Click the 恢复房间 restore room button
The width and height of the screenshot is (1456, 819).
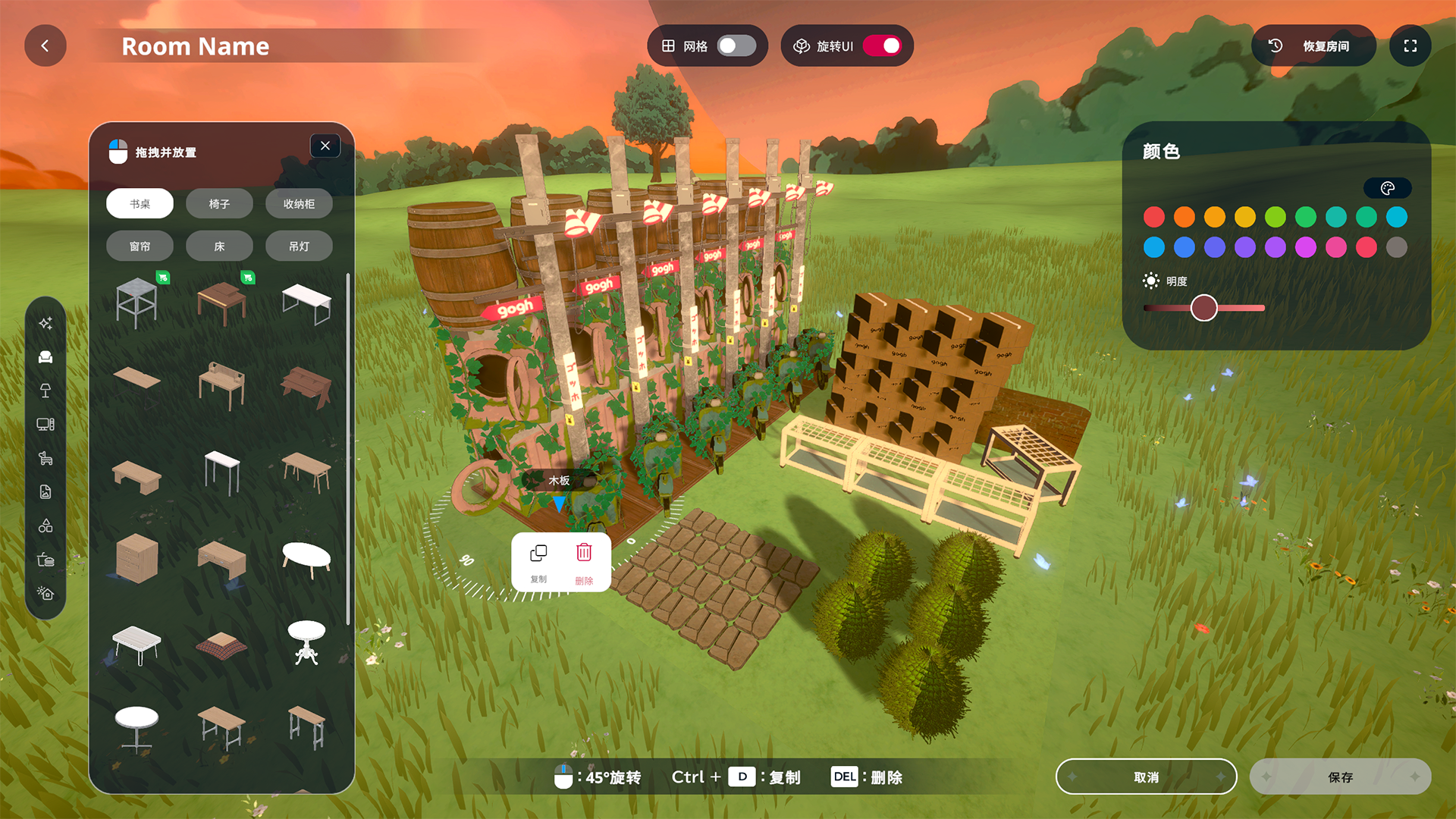coord(1313,46)
